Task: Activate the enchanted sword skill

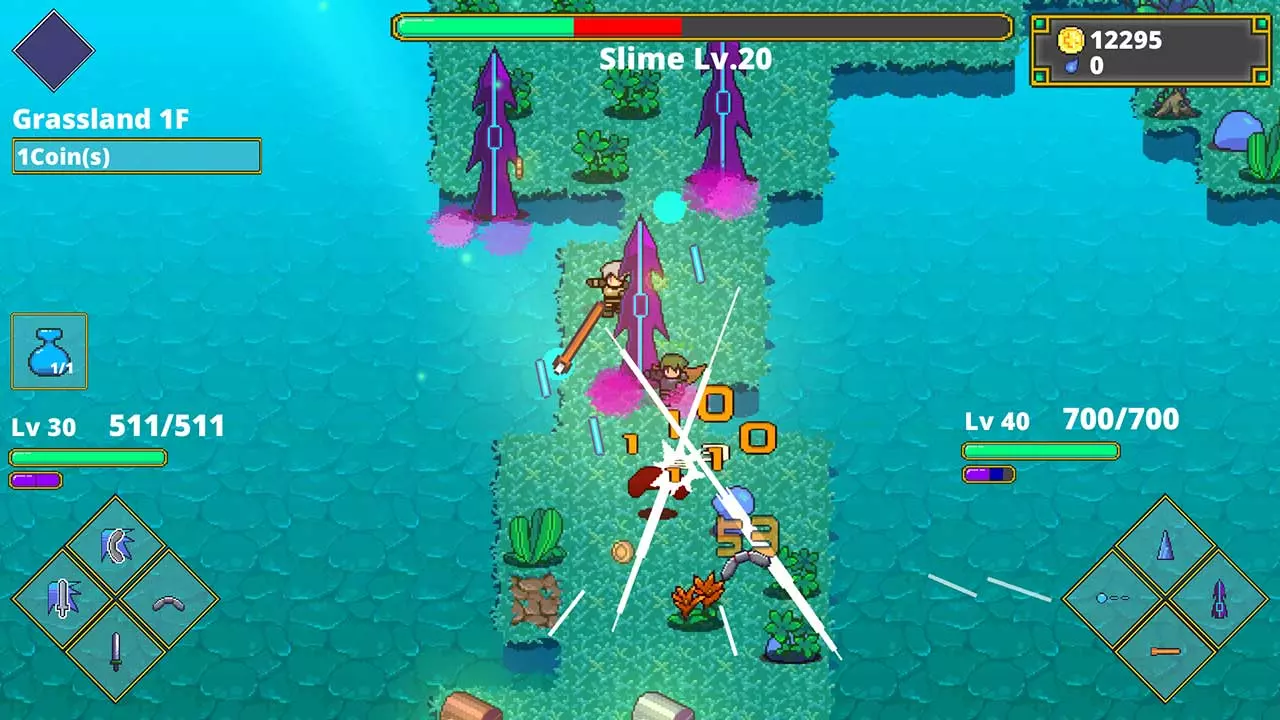Action: 62,596
